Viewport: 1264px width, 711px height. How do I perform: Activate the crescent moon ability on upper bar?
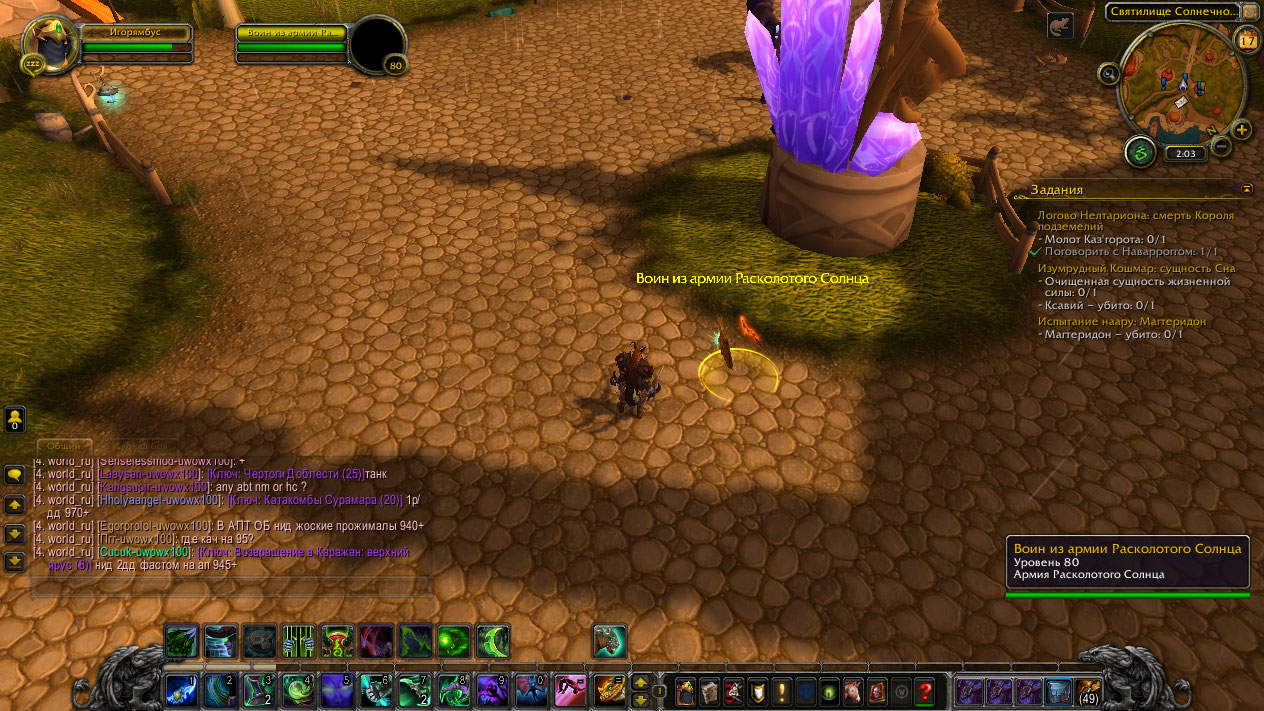493,641
